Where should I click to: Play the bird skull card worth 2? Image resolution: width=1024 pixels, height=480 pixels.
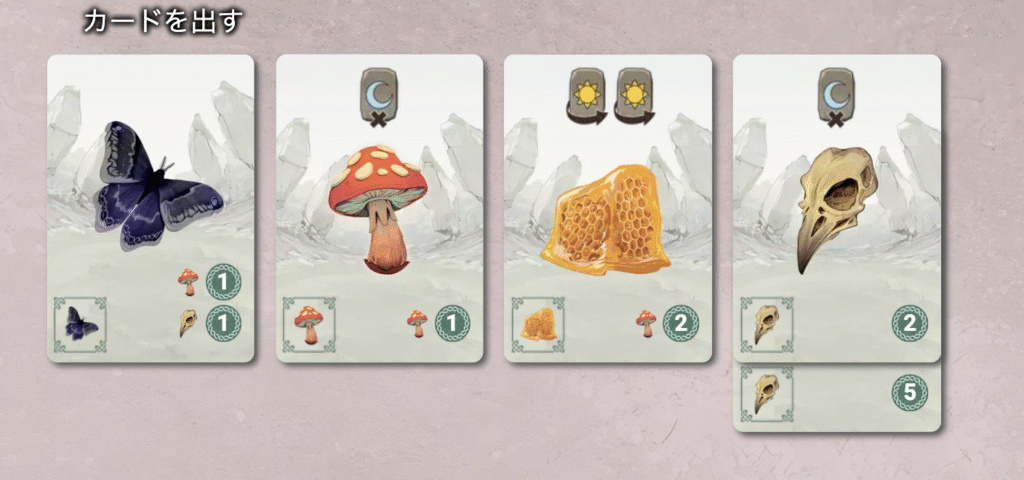point(836,208)
